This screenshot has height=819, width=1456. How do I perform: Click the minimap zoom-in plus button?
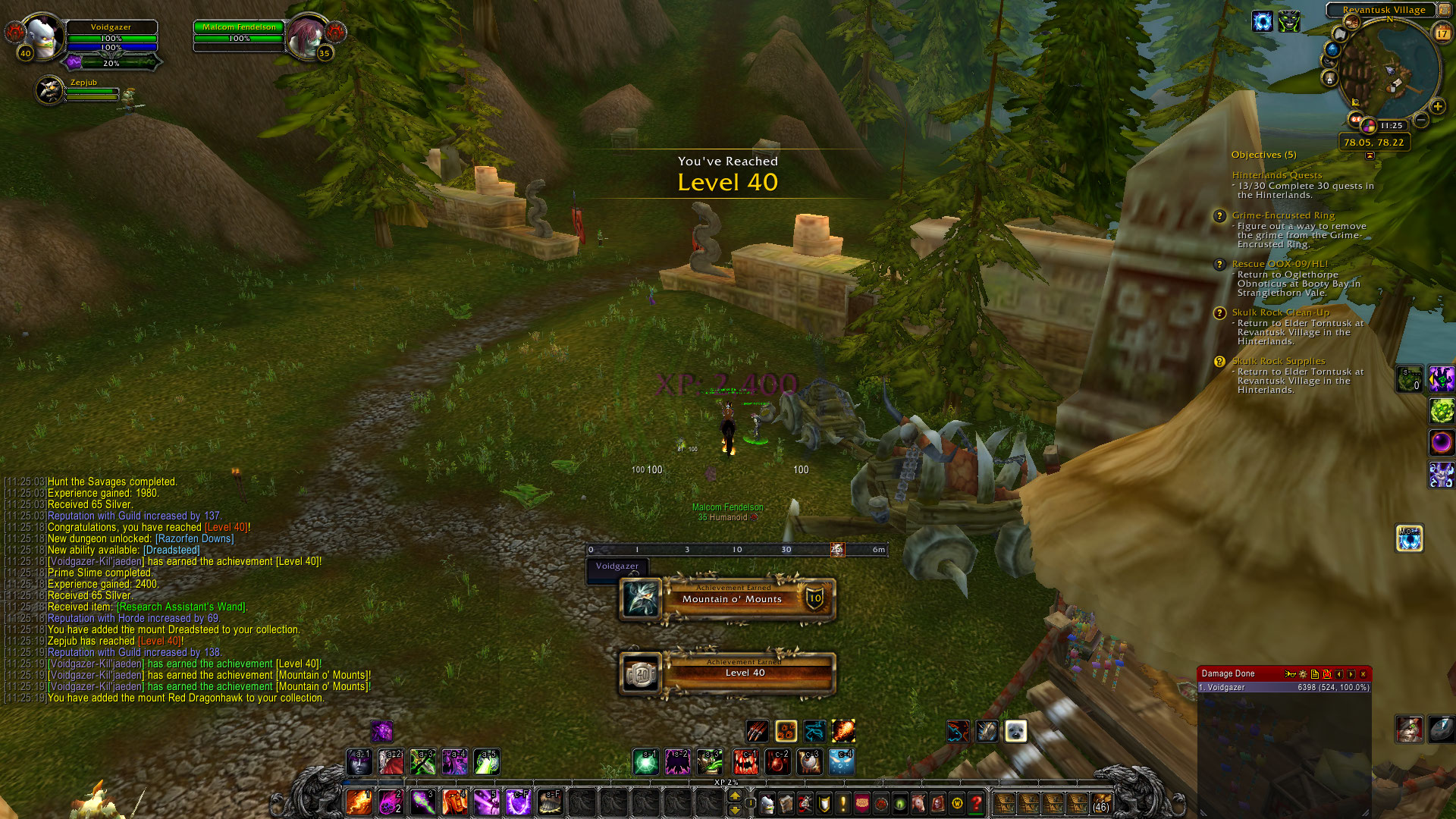[x=1437, y=107]
